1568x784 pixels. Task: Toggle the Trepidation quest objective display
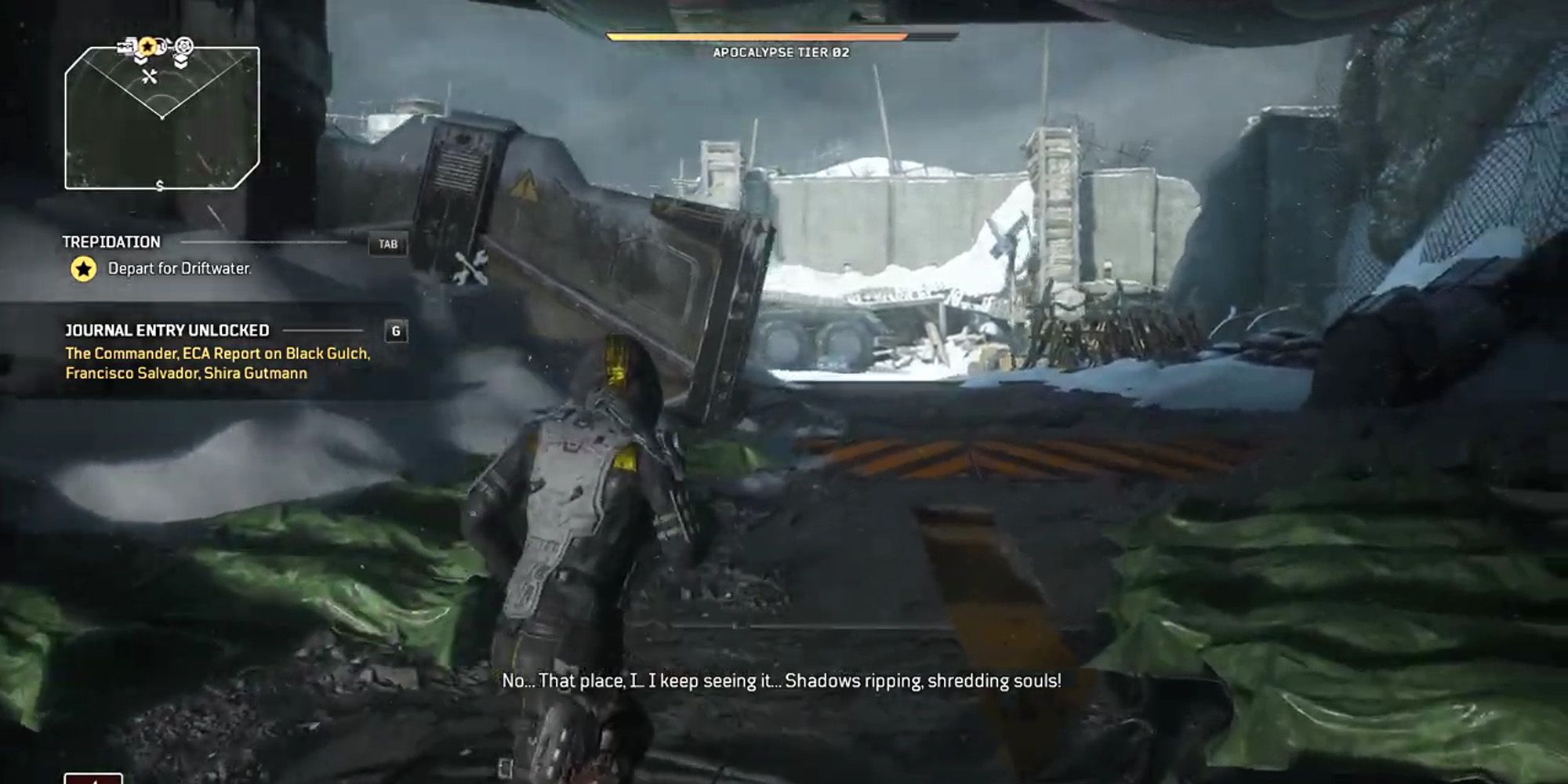pos(114,243)
